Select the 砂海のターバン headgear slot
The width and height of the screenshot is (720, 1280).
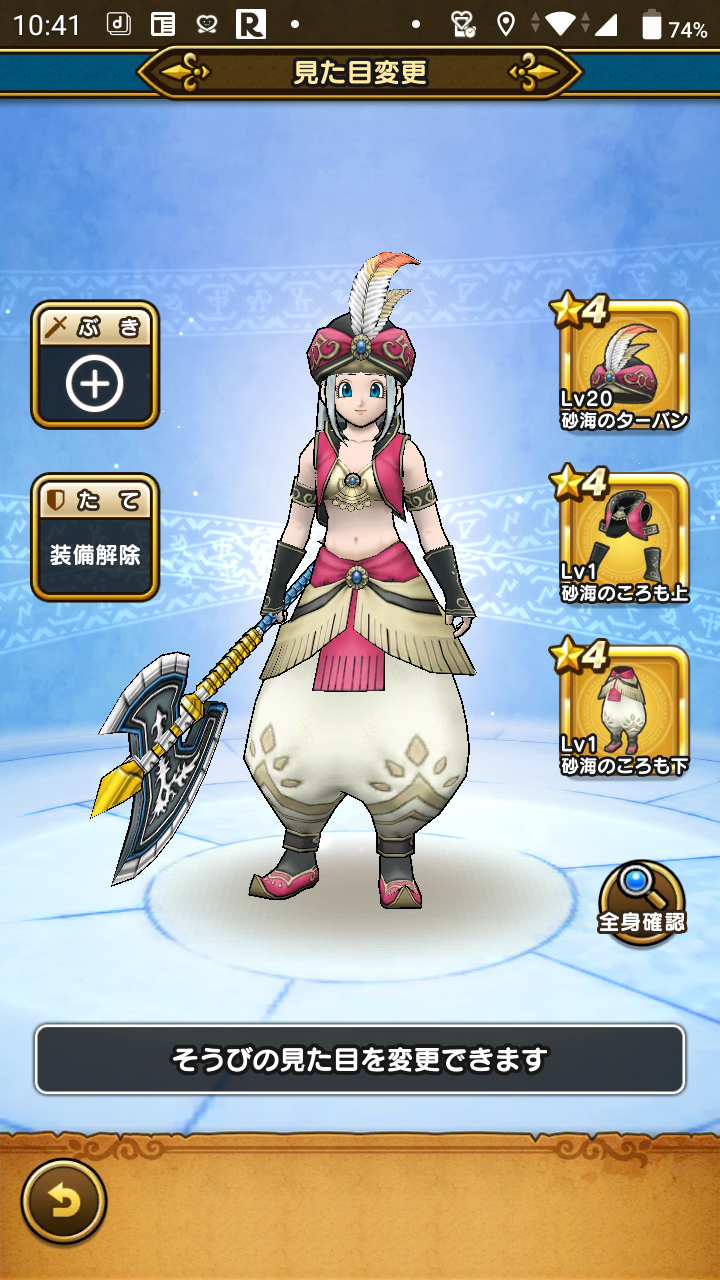coord(624,367)
